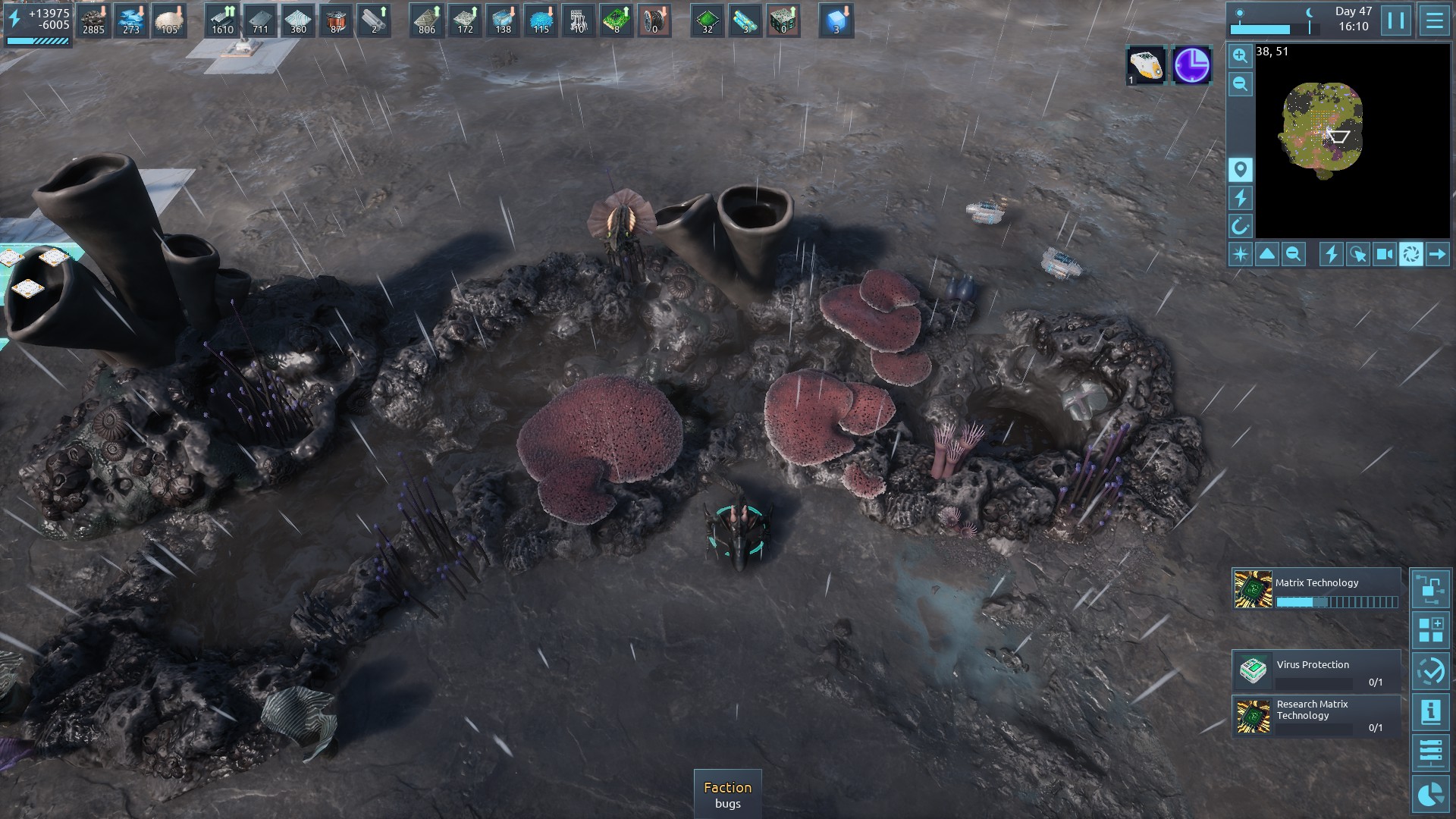Open the research tree flowchart button
The width and height of the screenshot is (1456, 819).
(x=1430, y=588)
